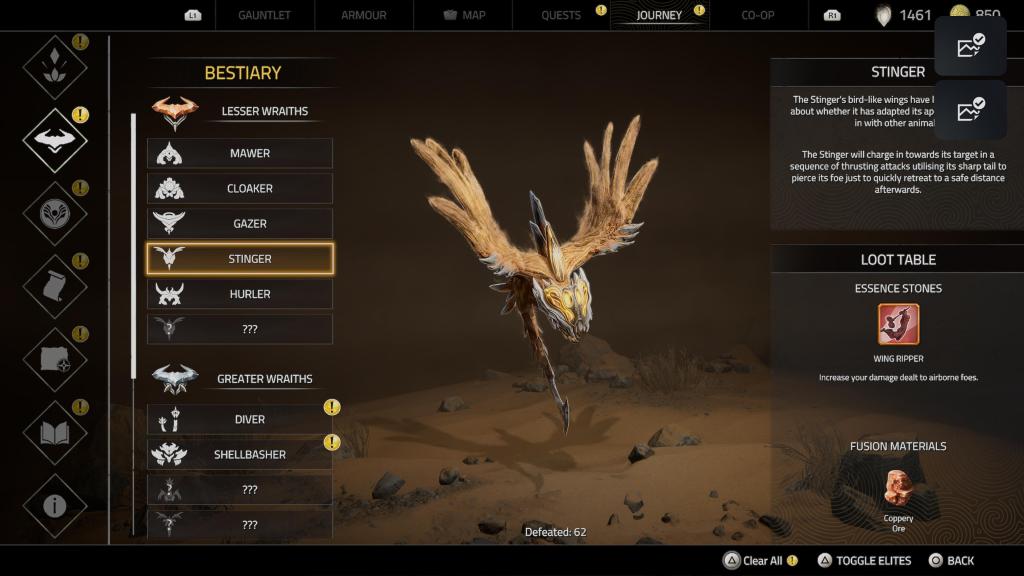Select the Journey tab
This screenshot has width=1024, height=576.
point(659,15)
